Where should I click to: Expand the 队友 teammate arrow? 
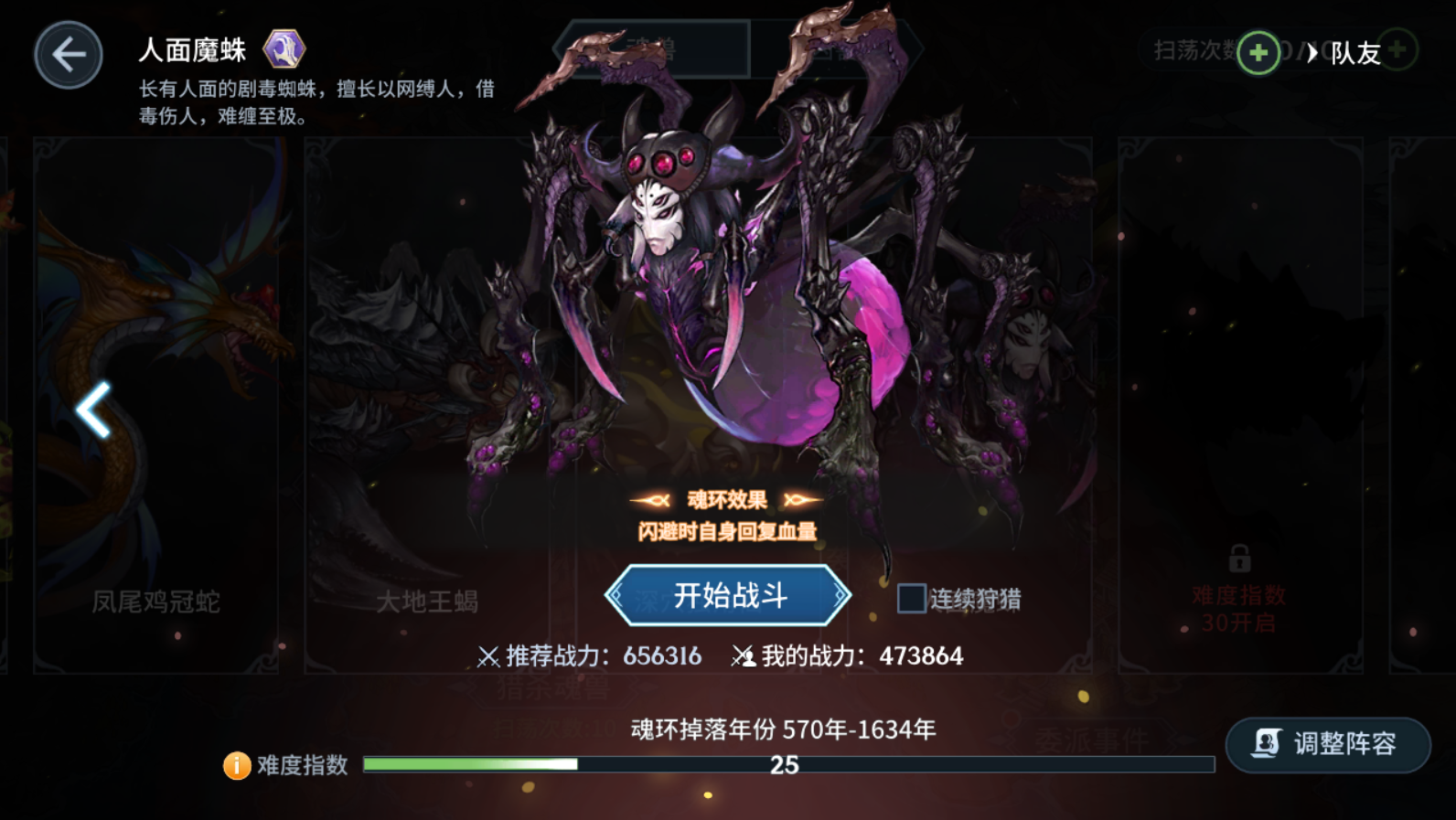click(1313, 52)
